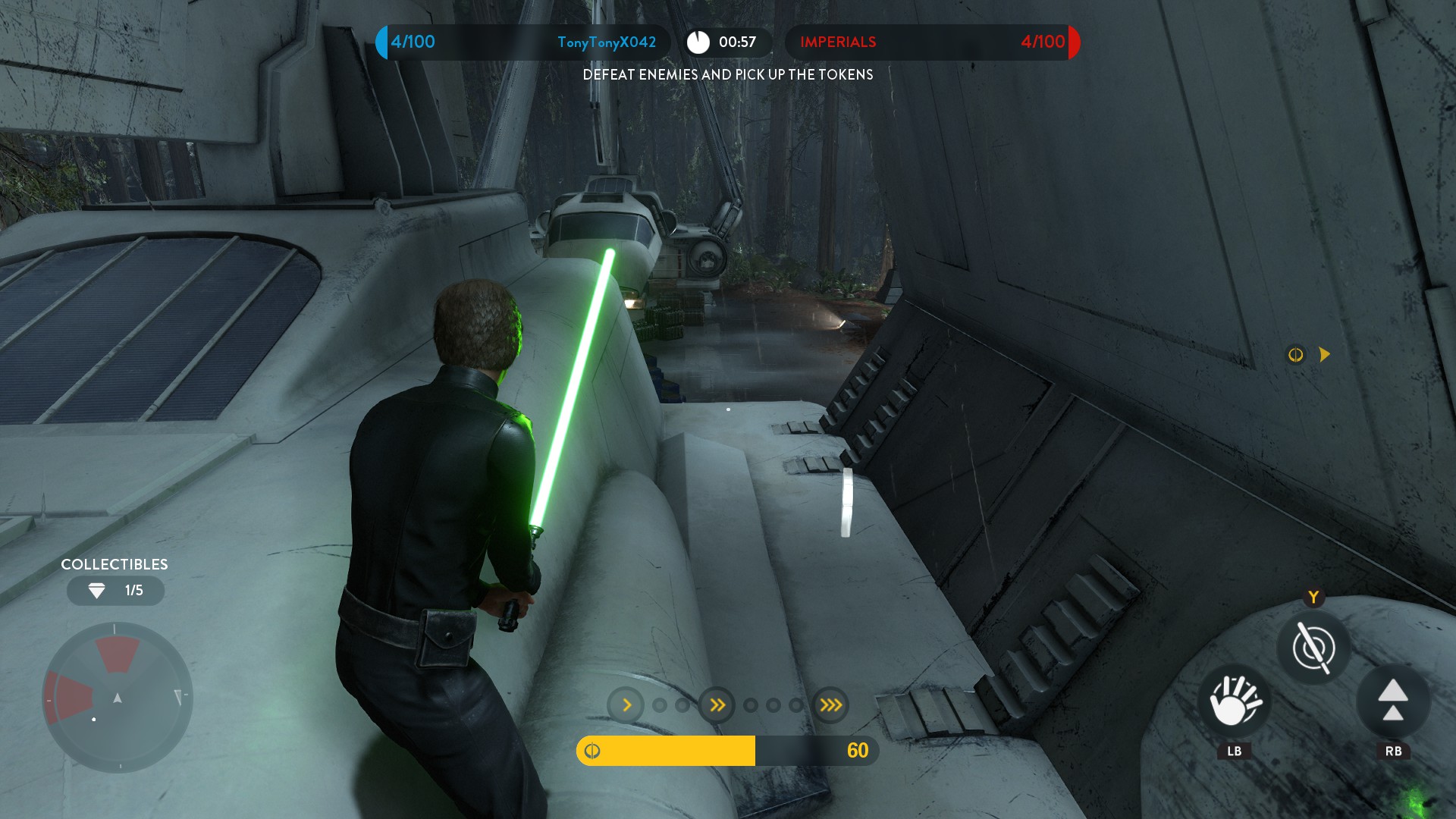Image resolution: width=1456 pixels, height=819 pixels.
Task: Select the triple-chevron streak marker
Action: tap(830, 705)
